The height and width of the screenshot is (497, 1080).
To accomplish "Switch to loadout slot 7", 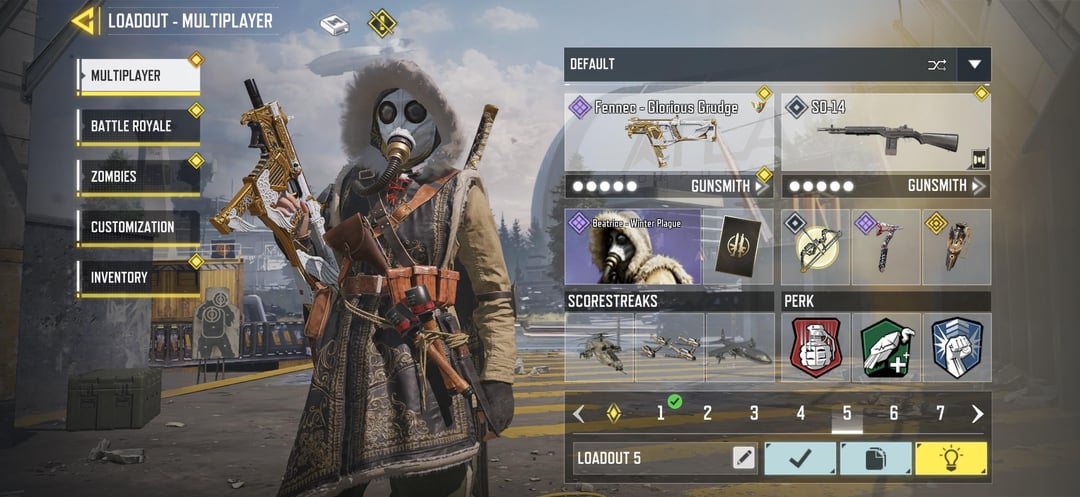I will [940, 413].
